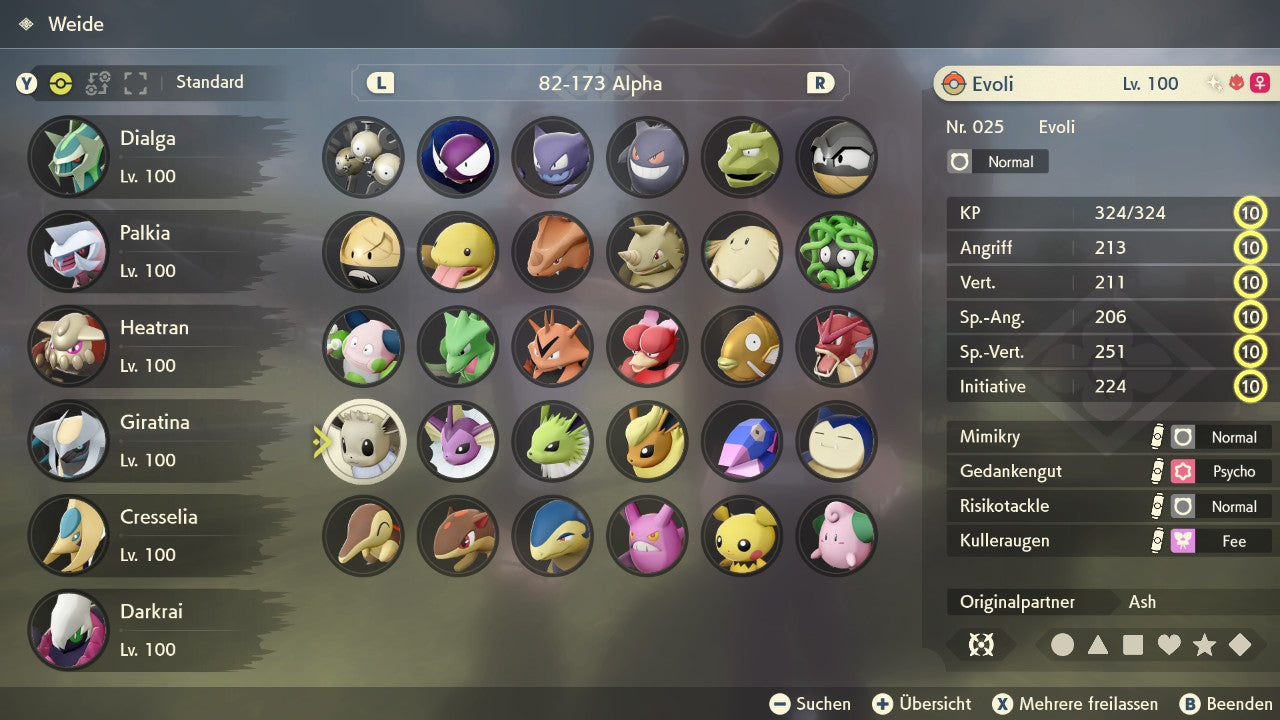Toggle the circle marking shape
The width and height of the screenshot is (1280, 720).
point(1064,645)
